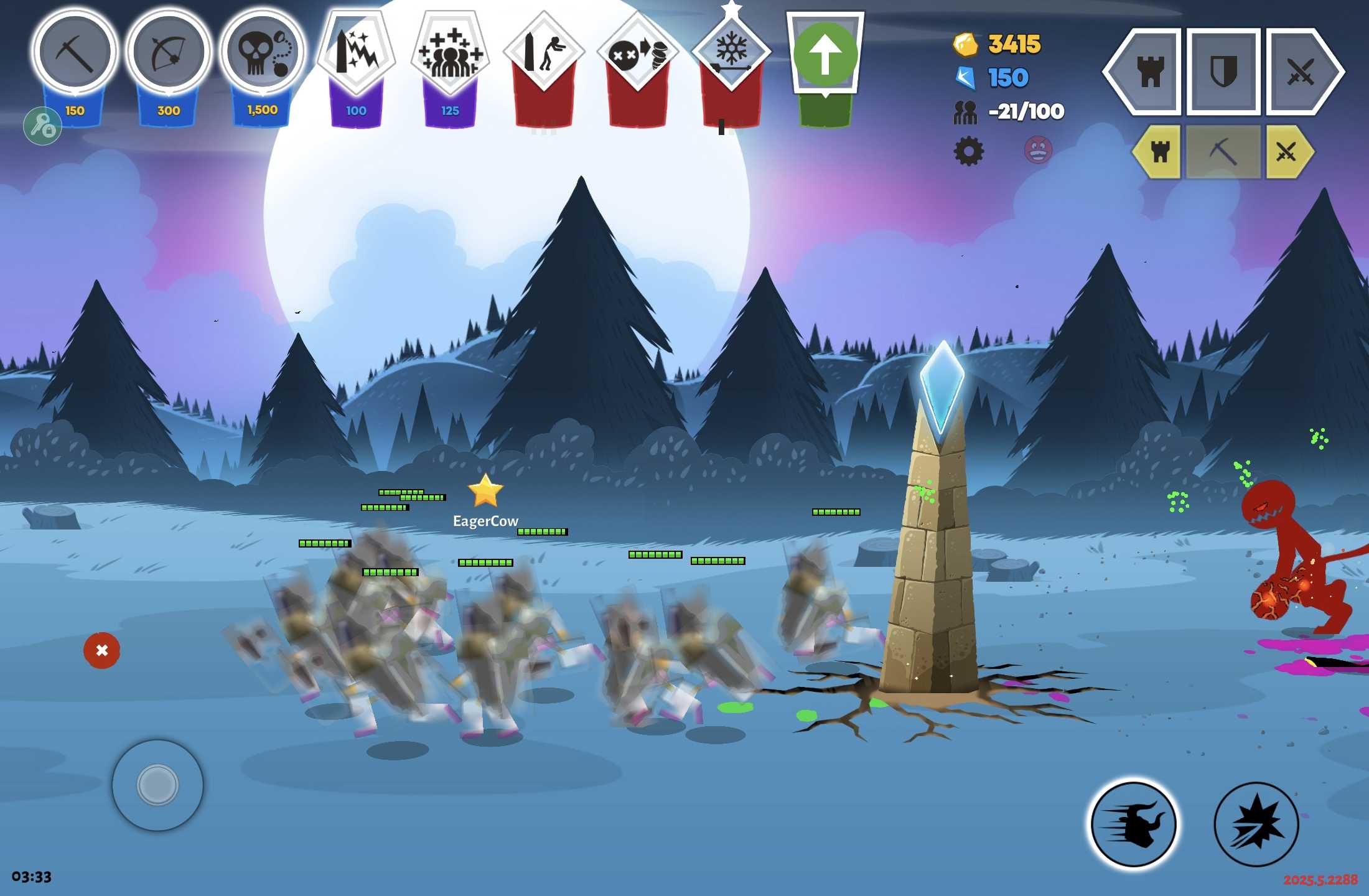Train a miner for 150 gold
The height and width of the screenshot is (896, 1369).
click(x=75, y=53)
